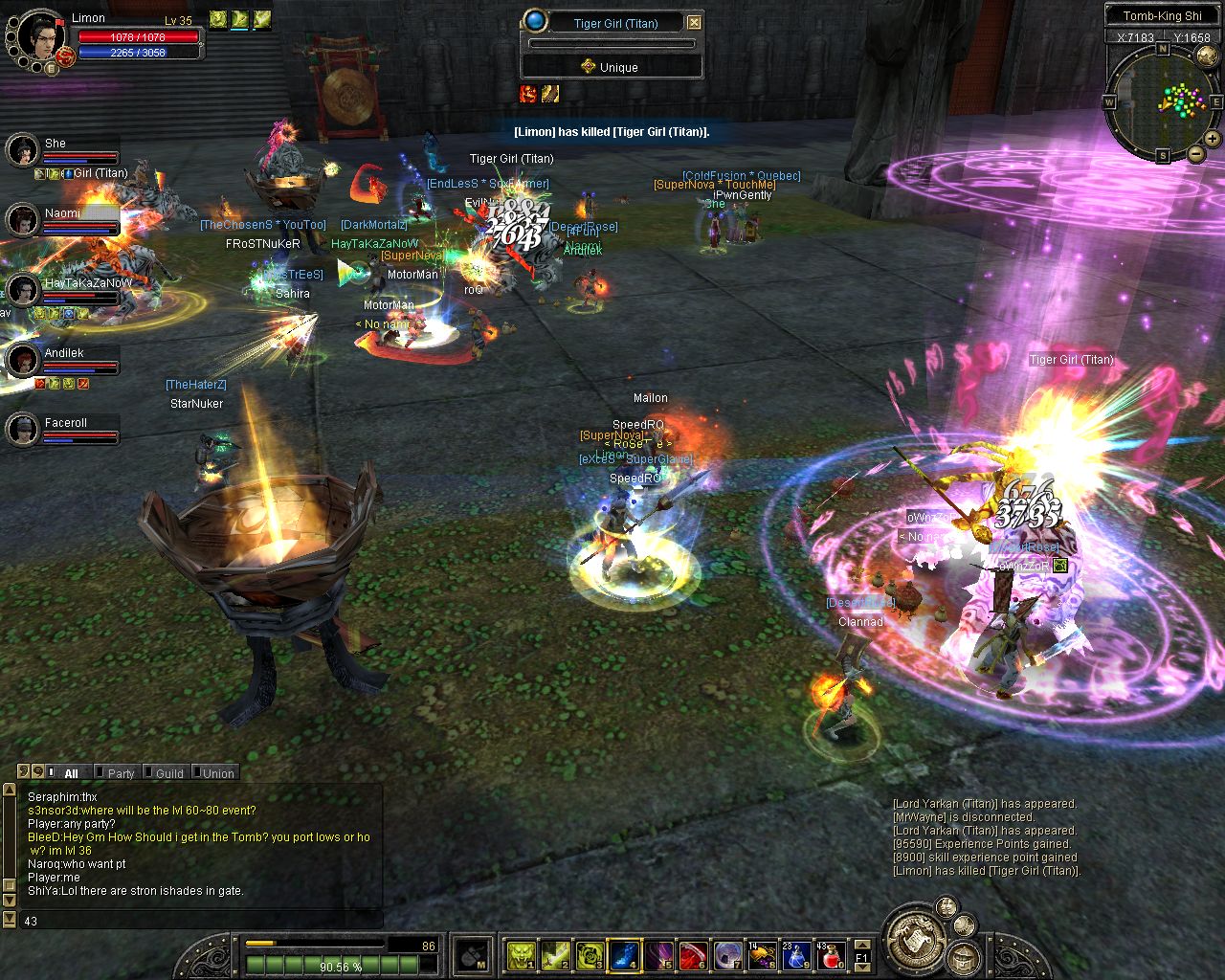The image size is (1225, 980).
Task: Zoom in the minimap with plus button
Action: pyautogui.click(x=1213, y=139)
